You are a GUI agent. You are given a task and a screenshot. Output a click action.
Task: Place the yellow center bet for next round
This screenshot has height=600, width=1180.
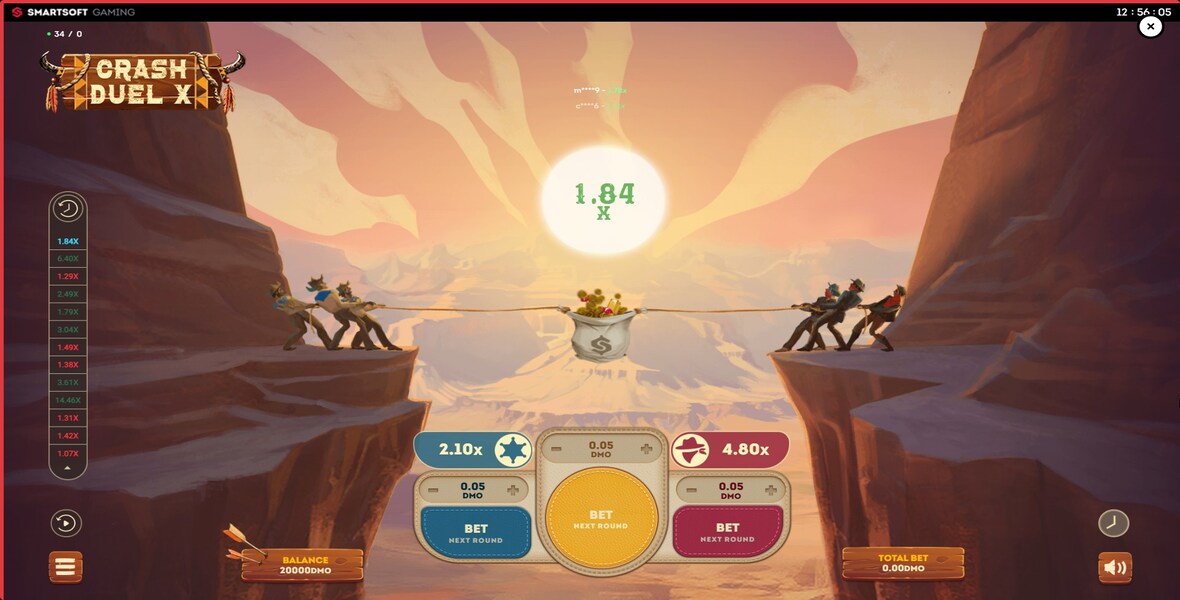coord(601,519)
